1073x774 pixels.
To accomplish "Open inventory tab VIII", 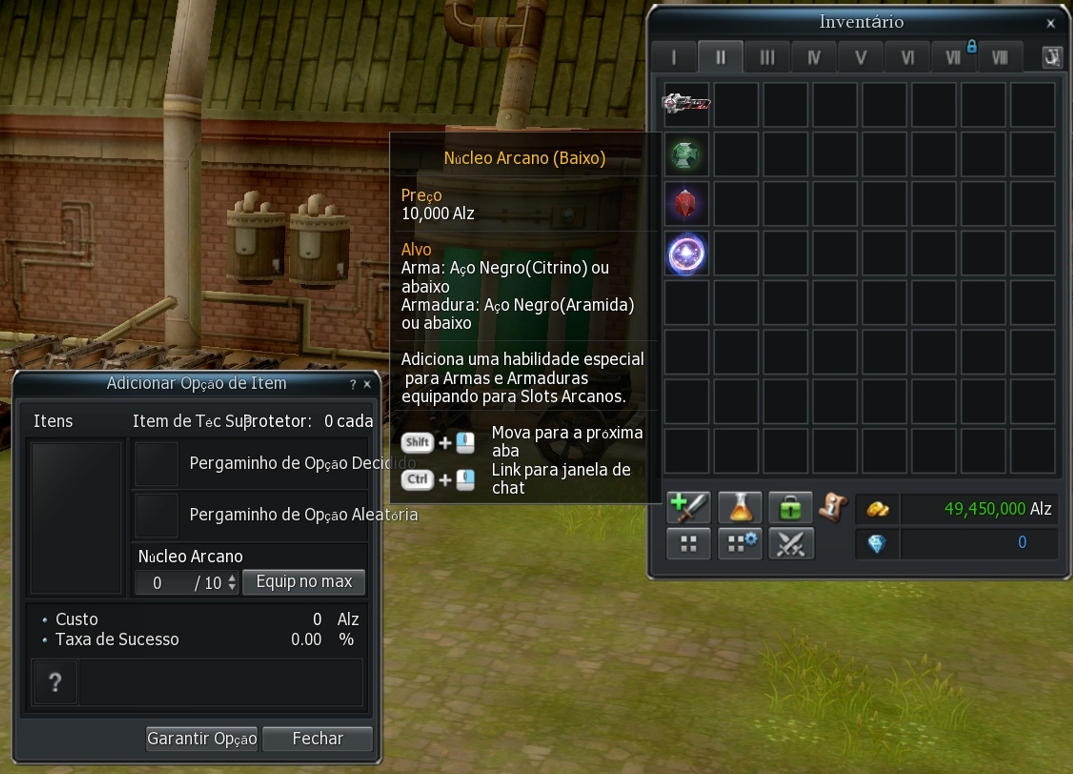I will pos(999,57).
